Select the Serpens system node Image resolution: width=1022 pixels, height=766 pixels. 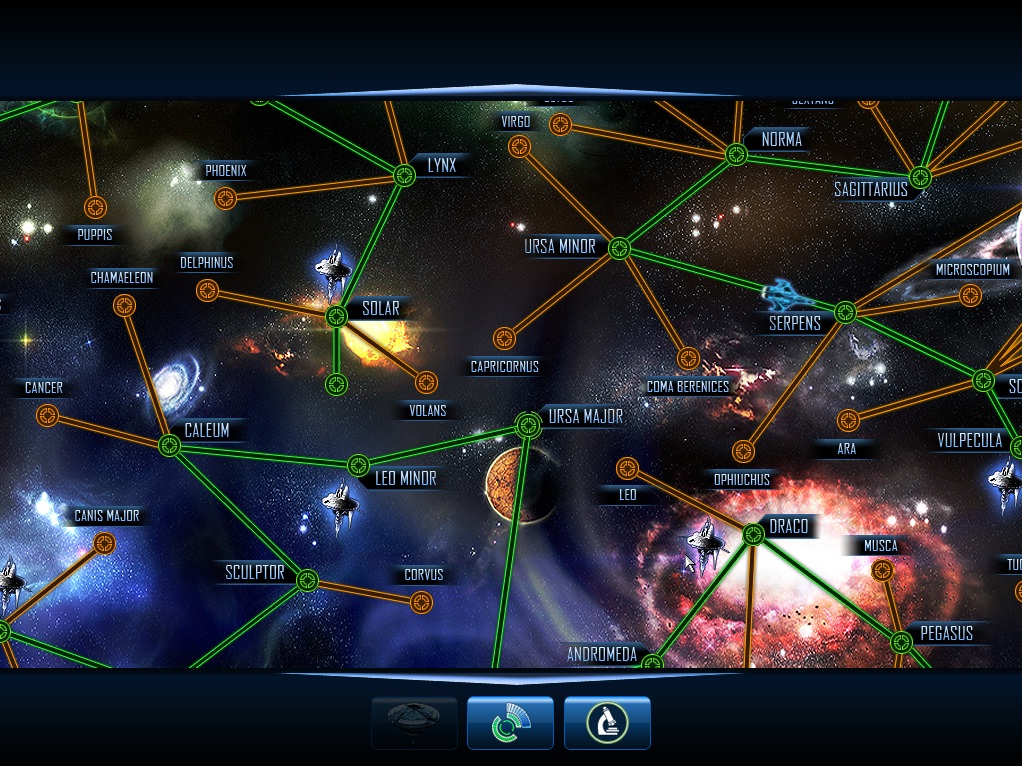pos(846,313)
